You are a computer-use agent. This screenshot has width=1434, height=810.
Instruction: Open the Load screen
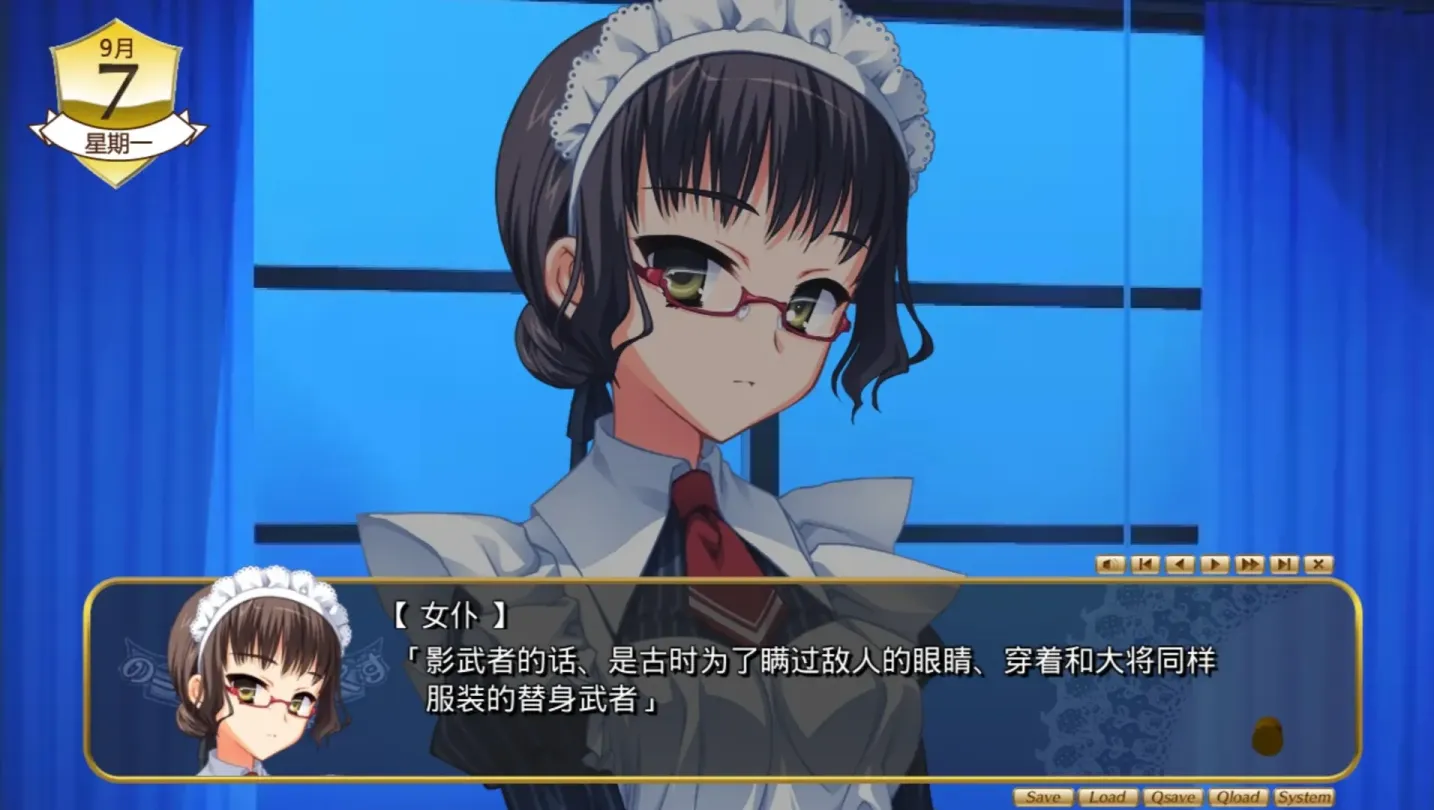1108,797
